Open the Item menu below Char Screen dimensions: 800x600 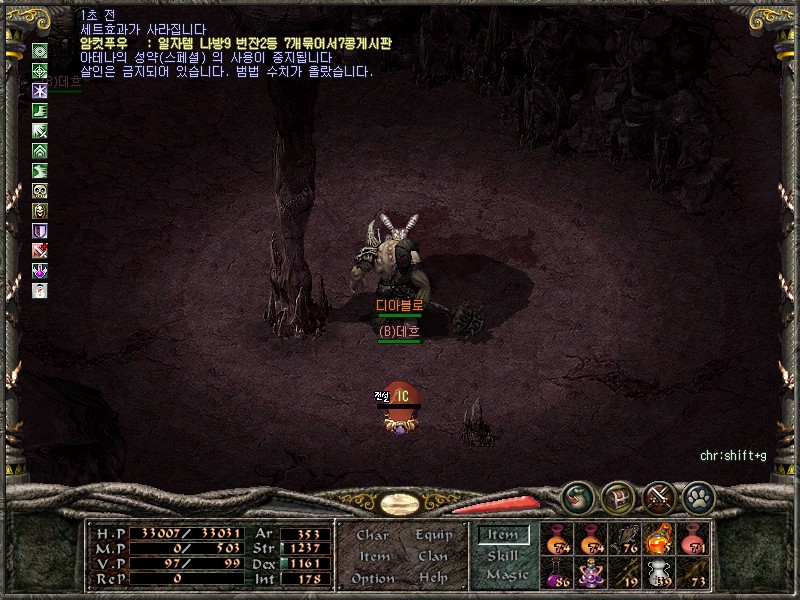[374, 557]
